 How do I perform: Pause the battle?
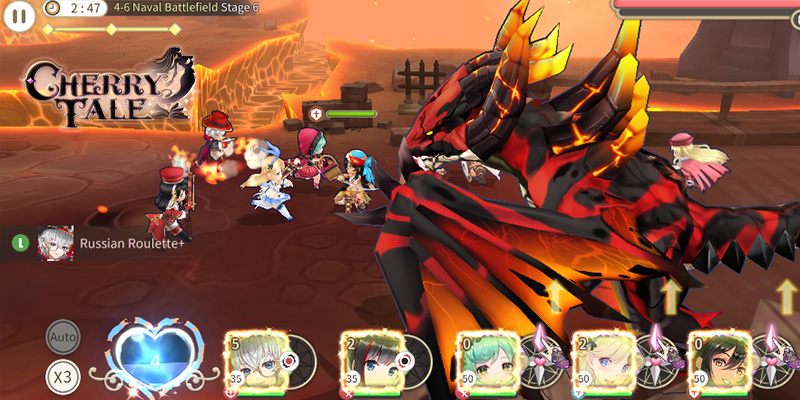[19, 15]
